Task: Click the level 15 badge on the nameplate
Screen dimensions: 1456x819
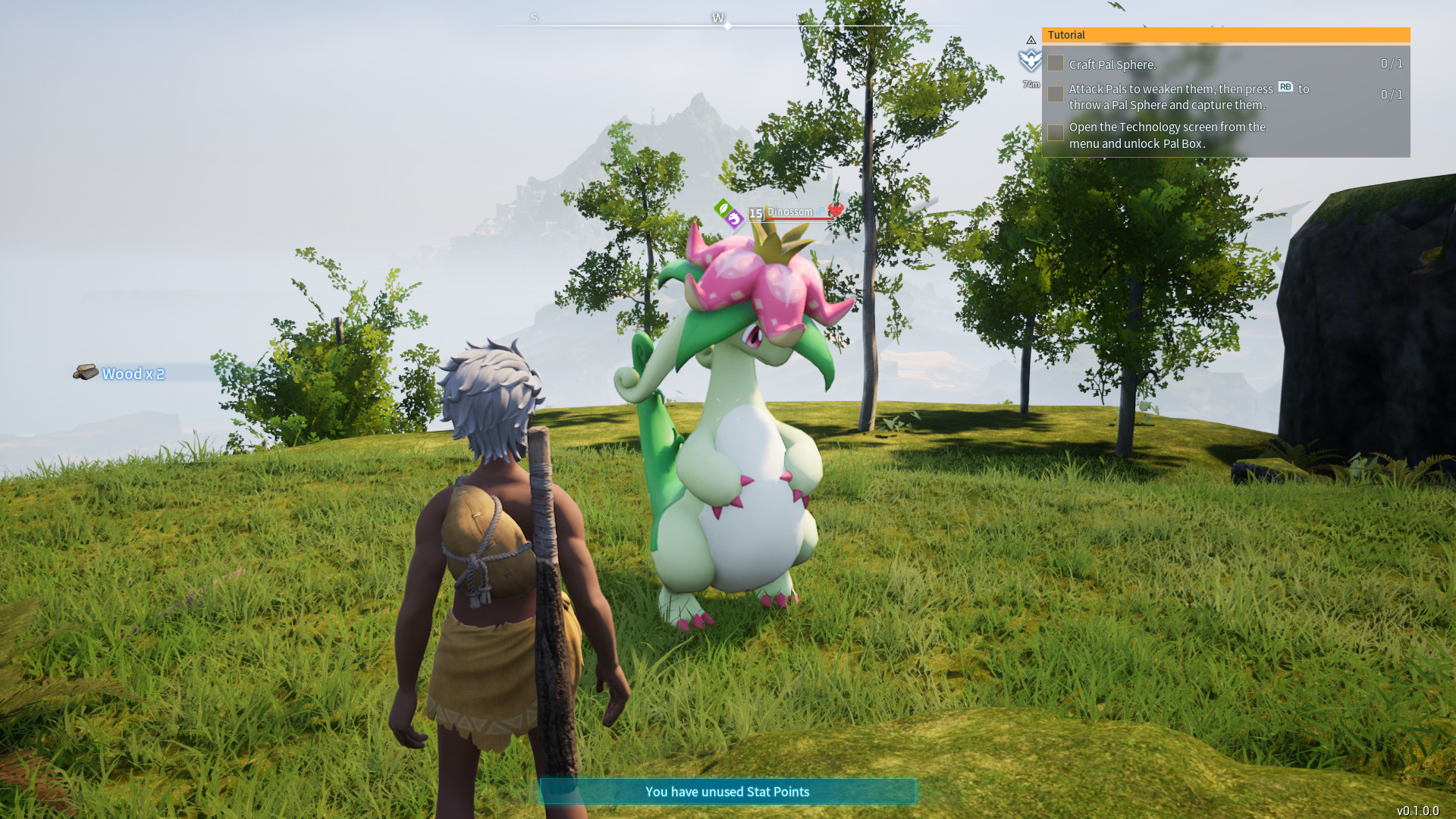Action: click(x=755, y=214)
